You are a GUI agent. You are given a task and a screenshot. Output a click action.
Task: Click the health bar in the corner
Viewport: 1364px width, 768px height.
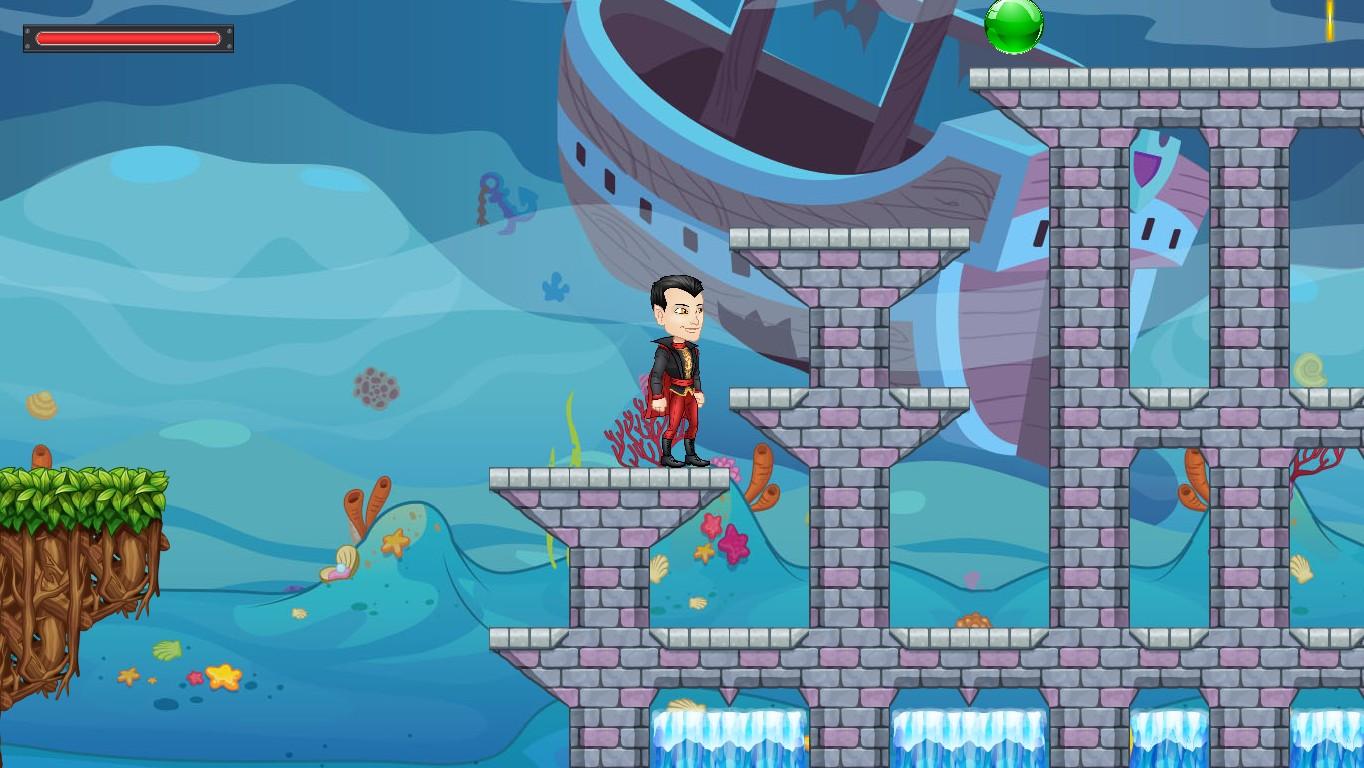[x=128, y=38]
